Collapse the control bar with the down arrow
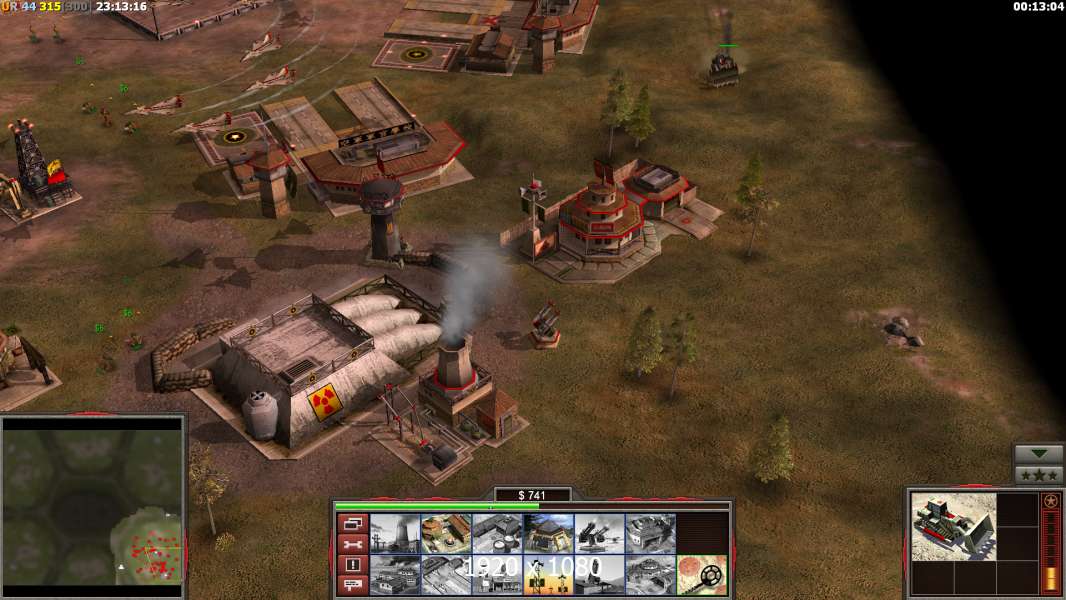This screenshot has height=600, width=1066. [1039, 454]
